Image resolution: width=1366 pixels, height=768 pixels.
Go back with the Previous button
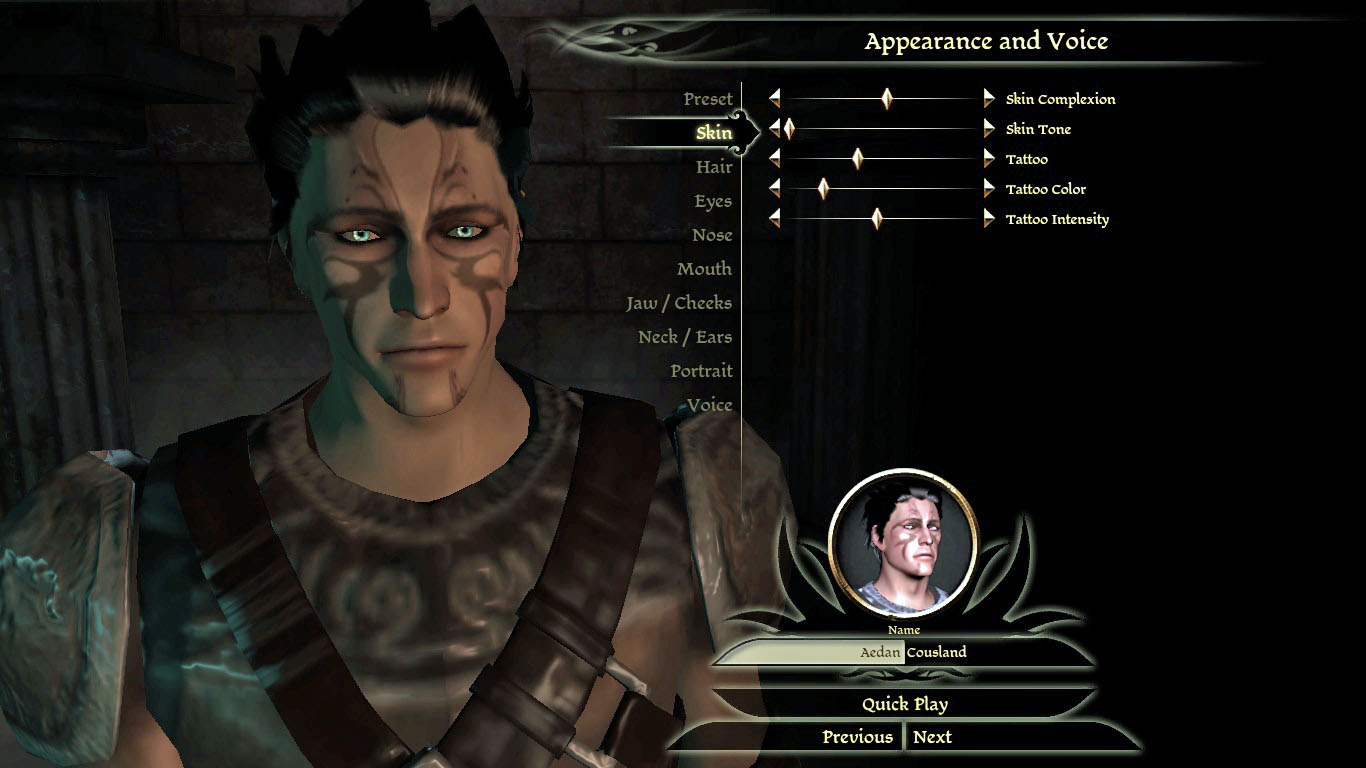point(857,737)
